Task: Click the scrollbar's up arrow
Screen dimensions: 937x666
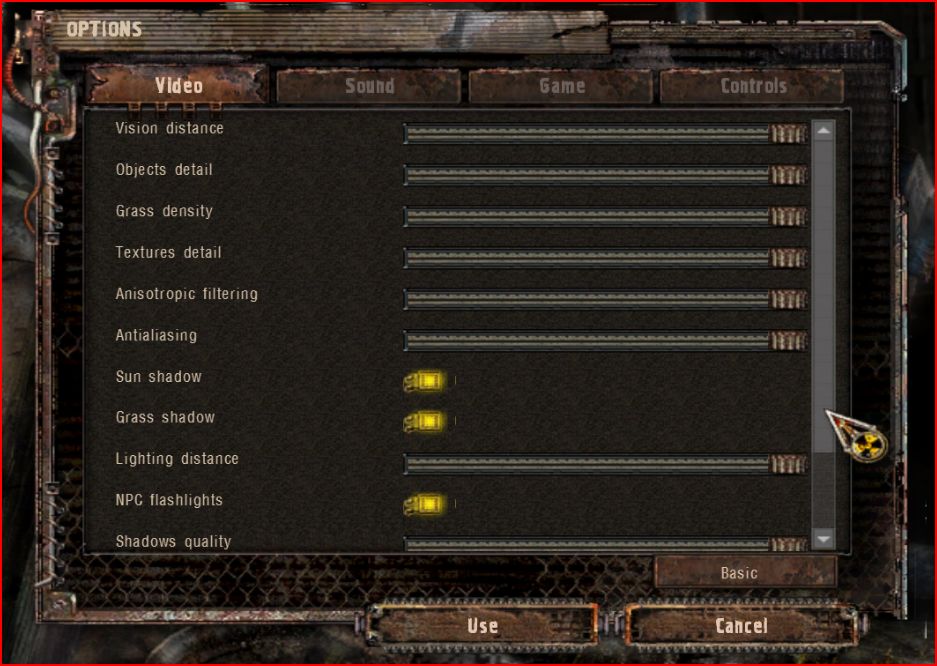Action: point(823,130)
